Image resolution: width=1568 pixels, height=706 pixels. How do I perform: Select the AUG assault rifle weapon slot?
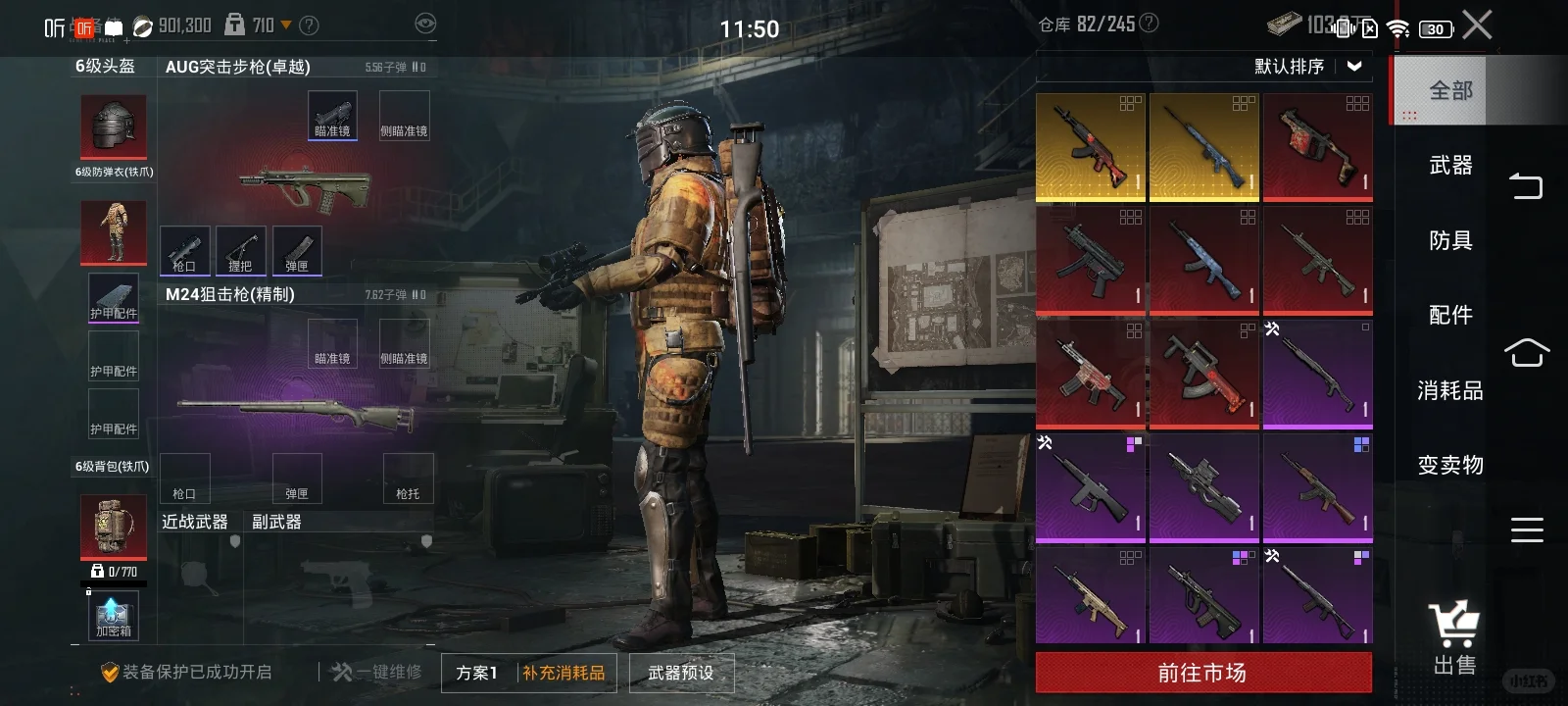[306, 184]
